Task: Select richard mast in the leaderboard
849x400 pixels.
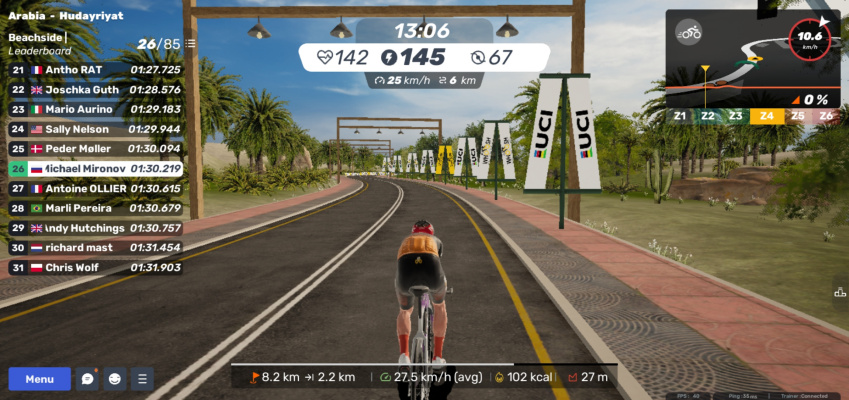Action: pos(95,247)
